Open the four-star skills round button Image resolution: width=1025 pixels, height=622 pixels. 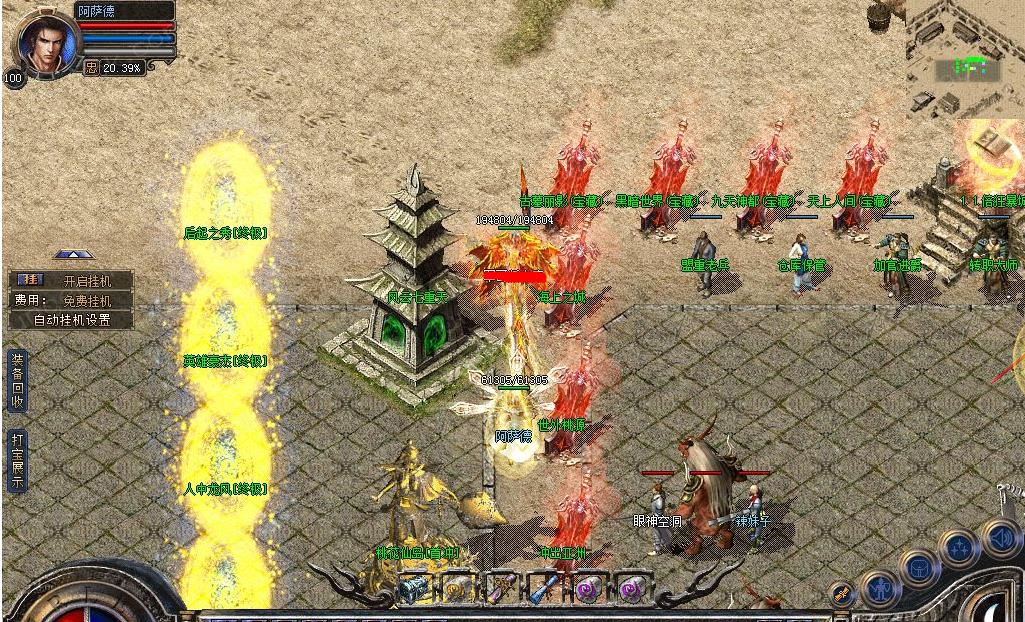(x=957, y=548)
